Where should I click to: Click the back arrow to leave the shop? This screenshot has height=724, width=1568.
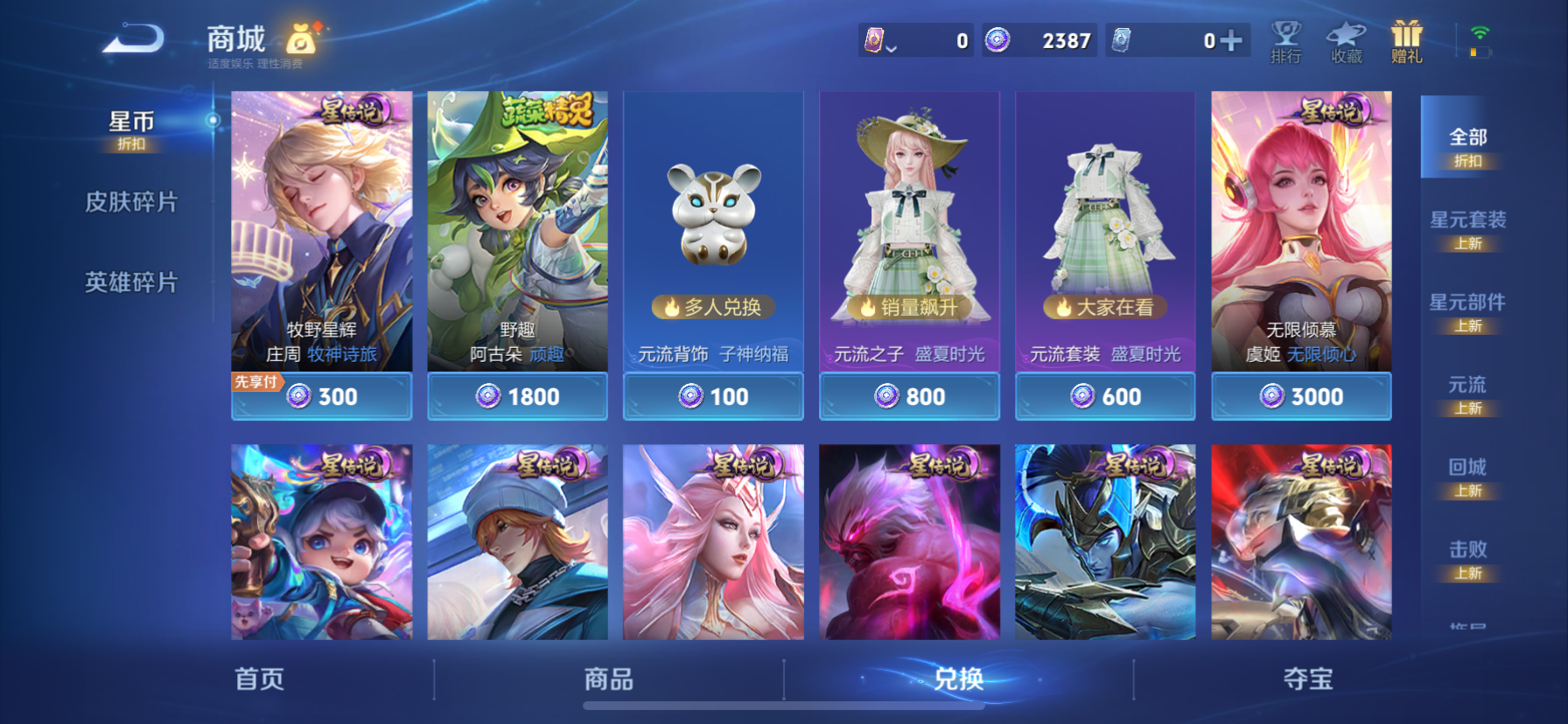point(133,38)
